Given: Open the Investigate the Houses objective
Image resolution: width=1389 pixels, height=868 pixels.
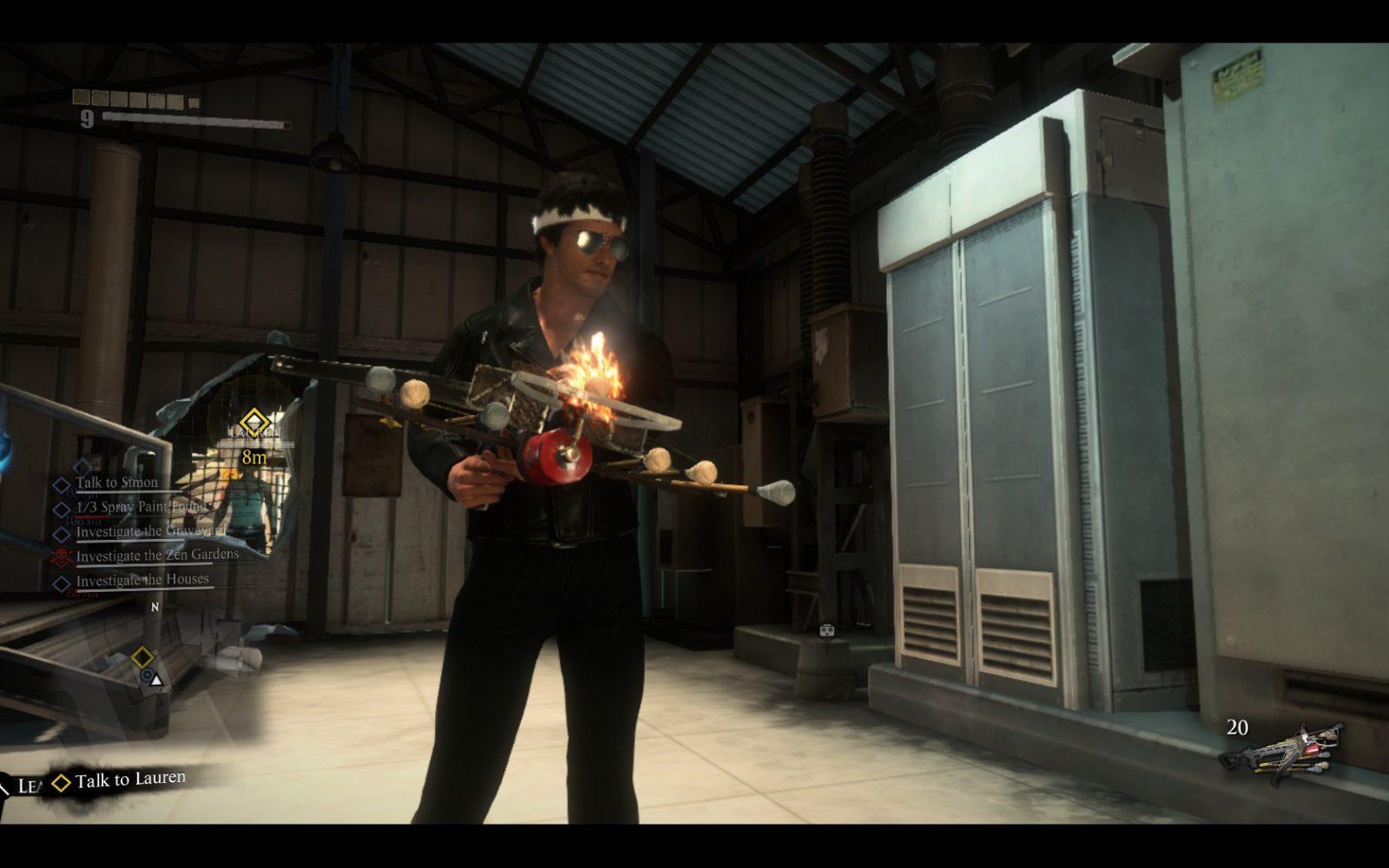Looking at the screenshot, I should (x=142, y=580).
